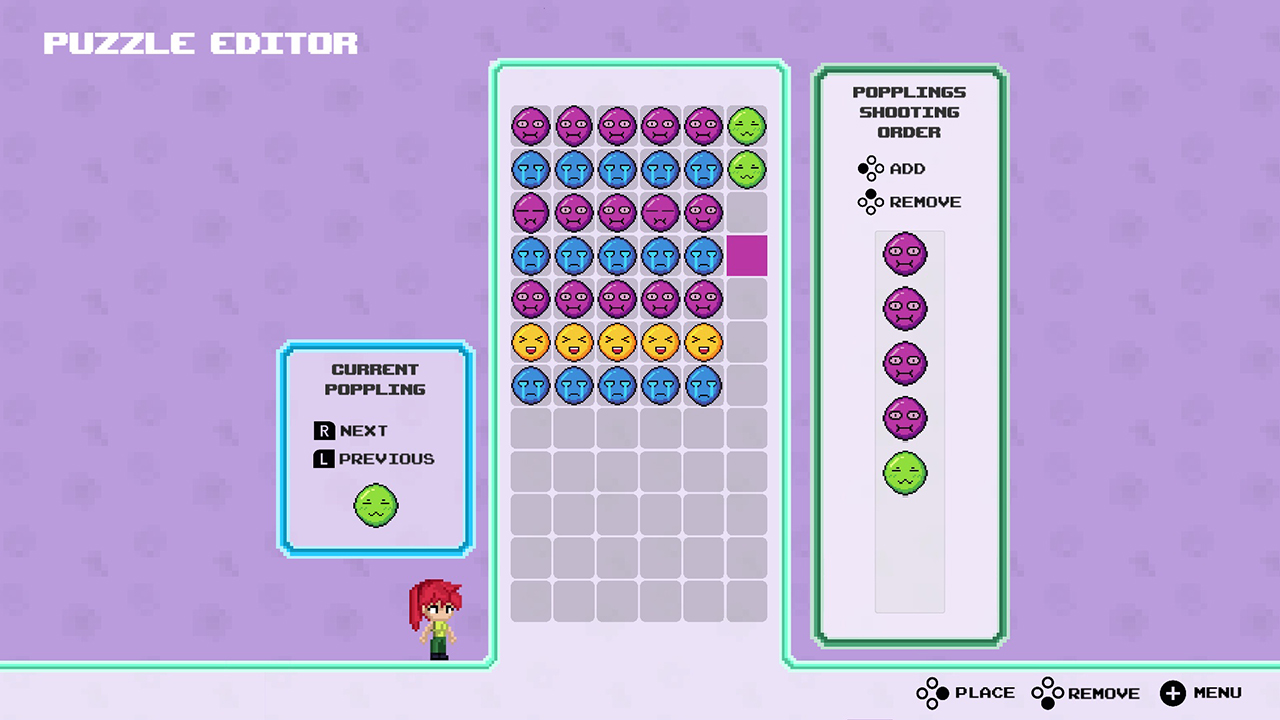
Task: Click the second purple poppling in the shooting order
Action: [x=905, y=308]
